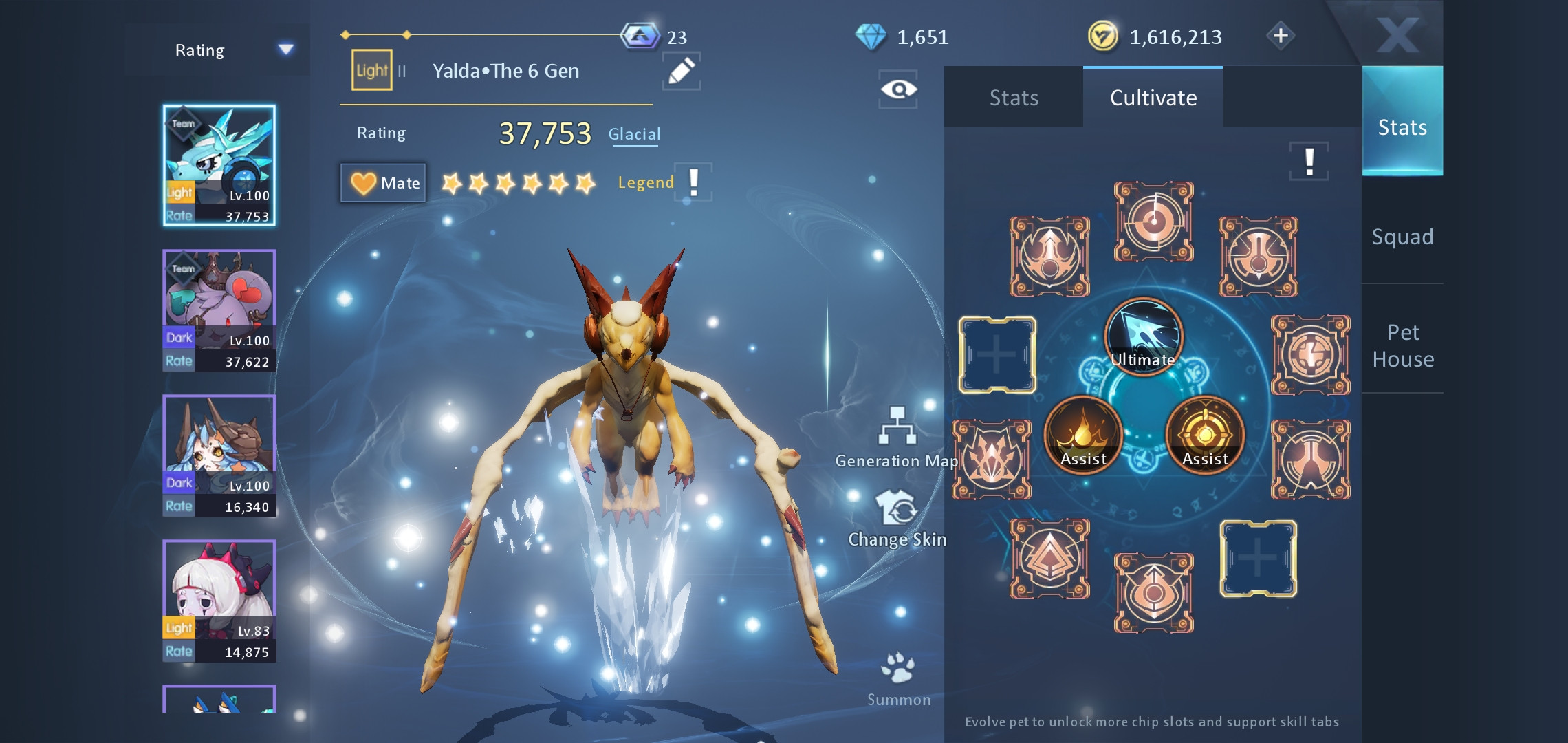Select the Dark pet rated 37,622

click(x=219, y=310)
